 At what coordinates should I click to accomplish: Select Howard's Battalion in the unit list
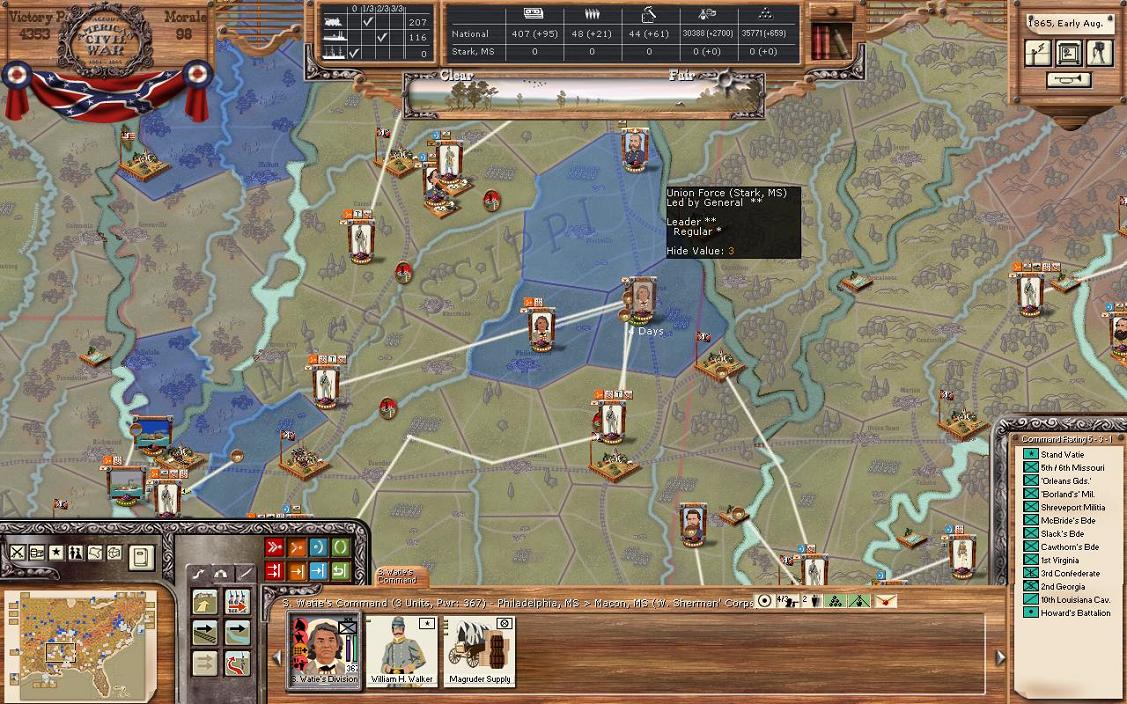pos(1075,613)
